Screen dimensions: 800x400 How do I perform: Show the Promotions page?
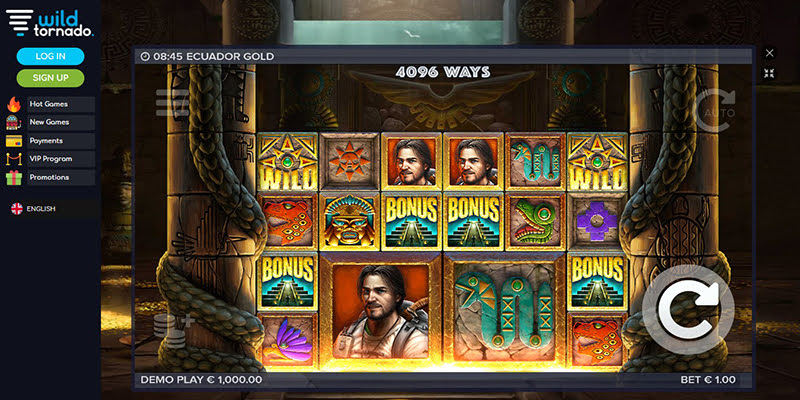50,177
